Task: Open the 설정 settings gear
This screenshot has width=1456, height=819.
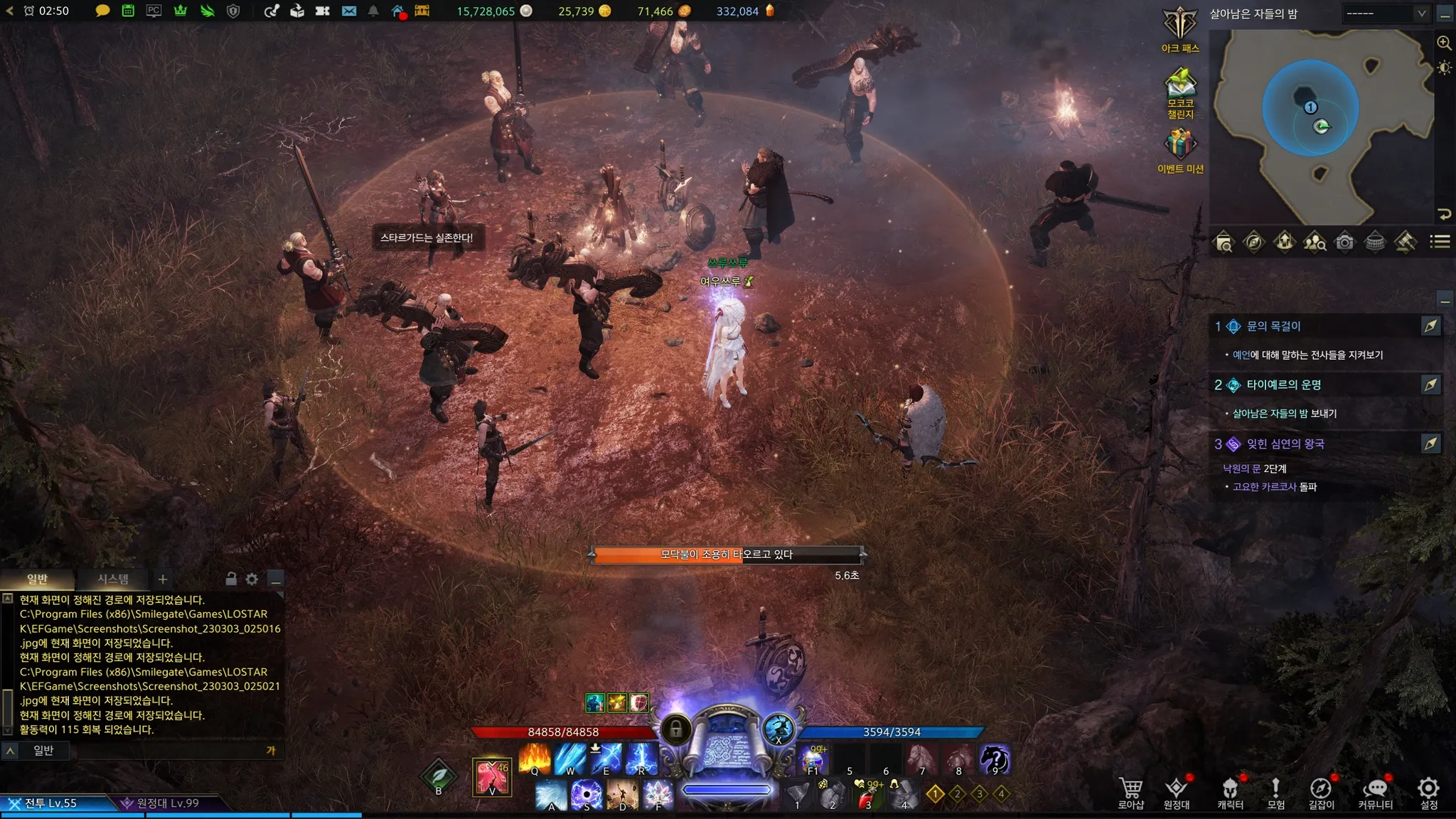Action: pyautogui.click(x=1428, y=791)
